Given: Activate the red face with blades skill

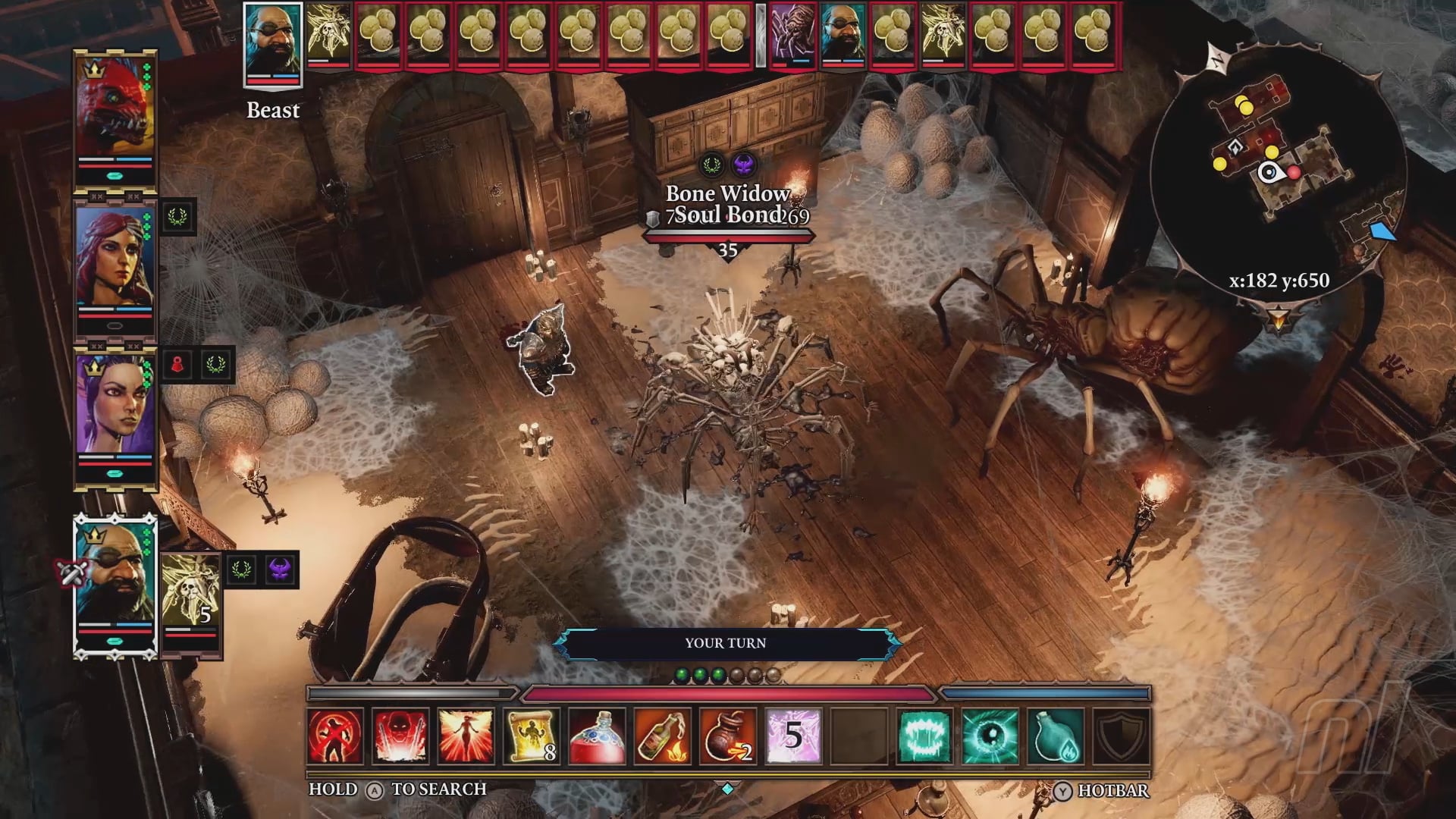Looking at the screenshot, I should click(x=400, y=736).
